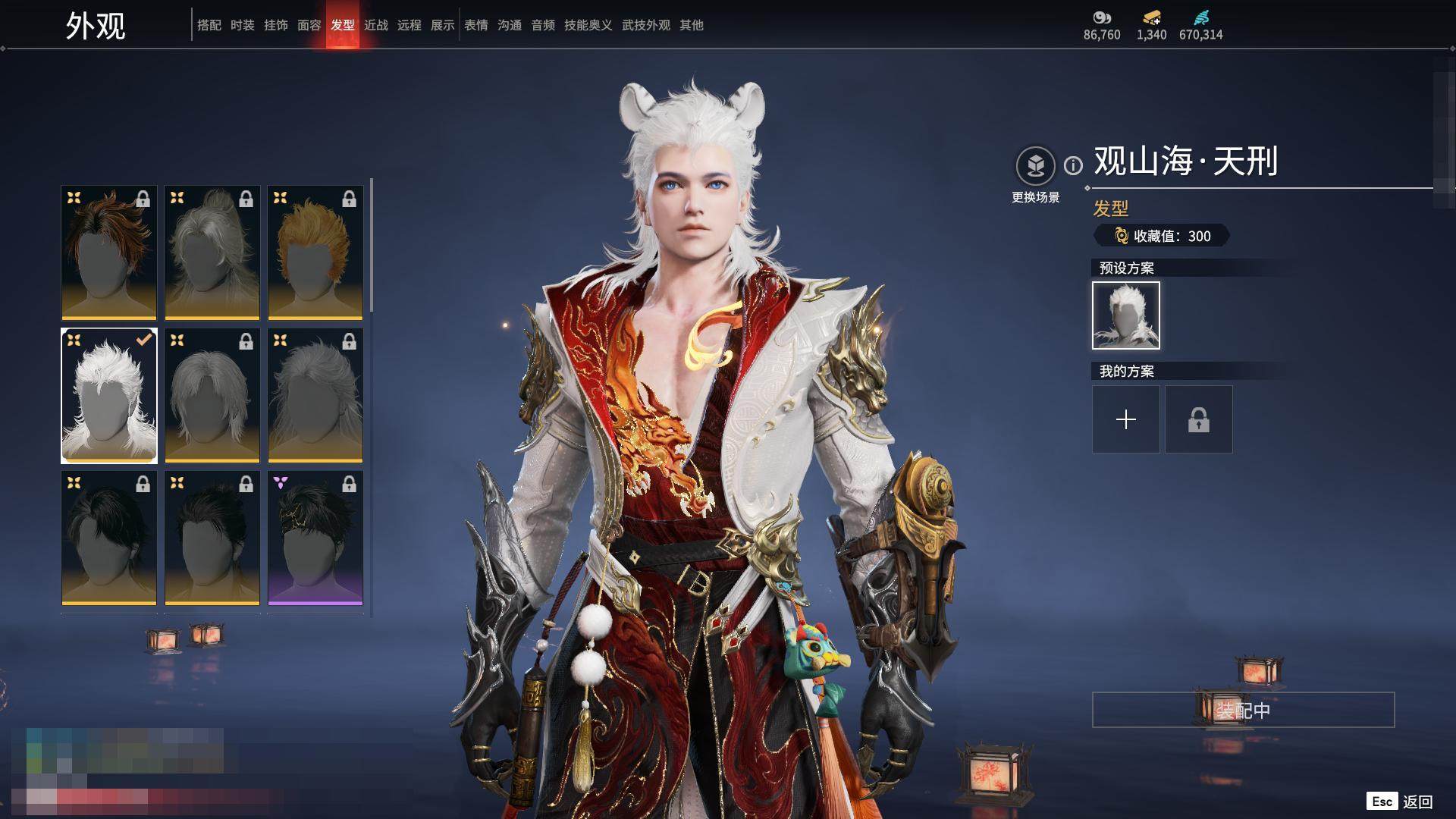Pick the locked orange swept-back hairstyle
This screenshot has width=1456, height=819.
[x=315, y=253]
